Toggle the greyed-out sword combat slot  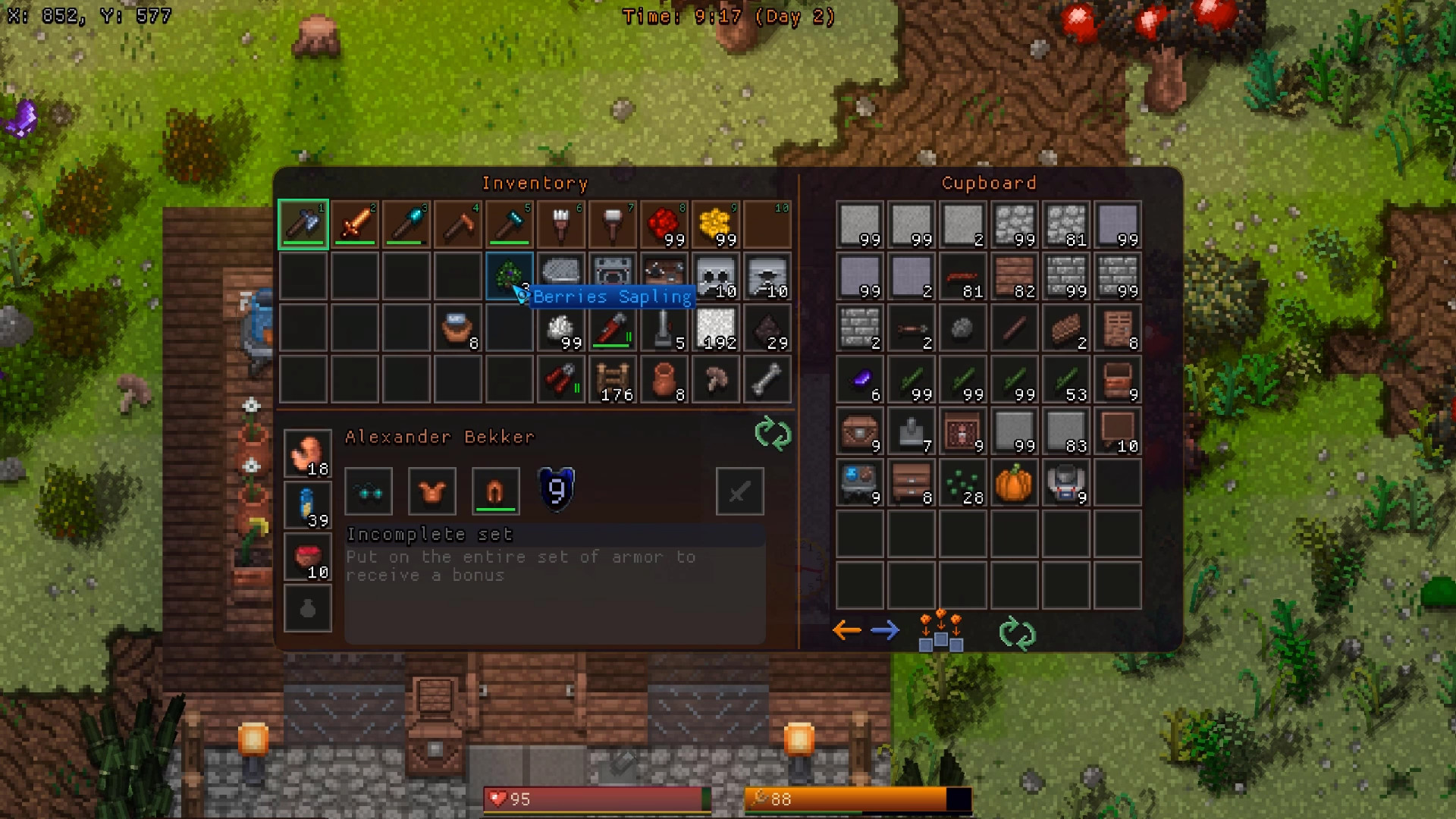tap(739, 491)
